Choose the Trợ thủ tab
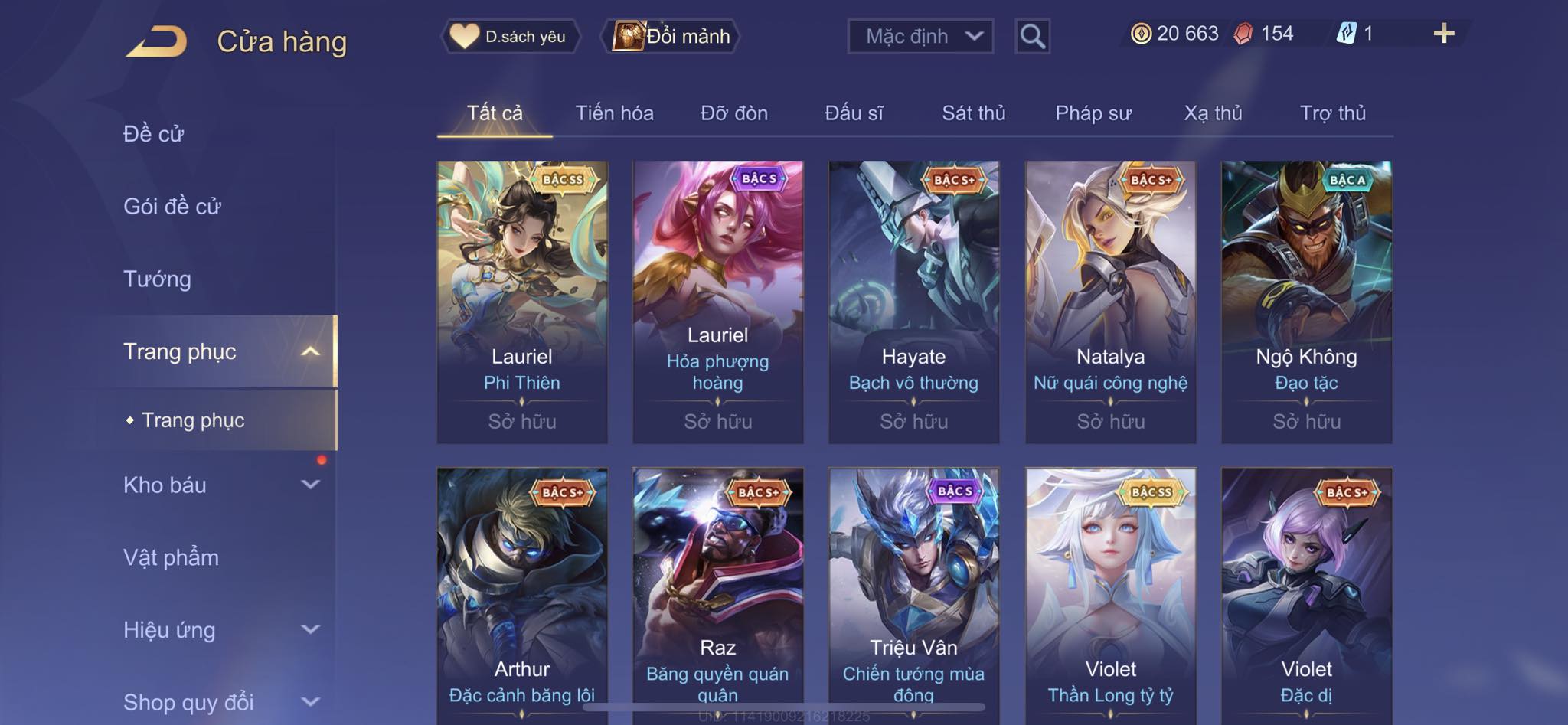The width and height of the screenshot is (1568, 725). pos(1332,113)
